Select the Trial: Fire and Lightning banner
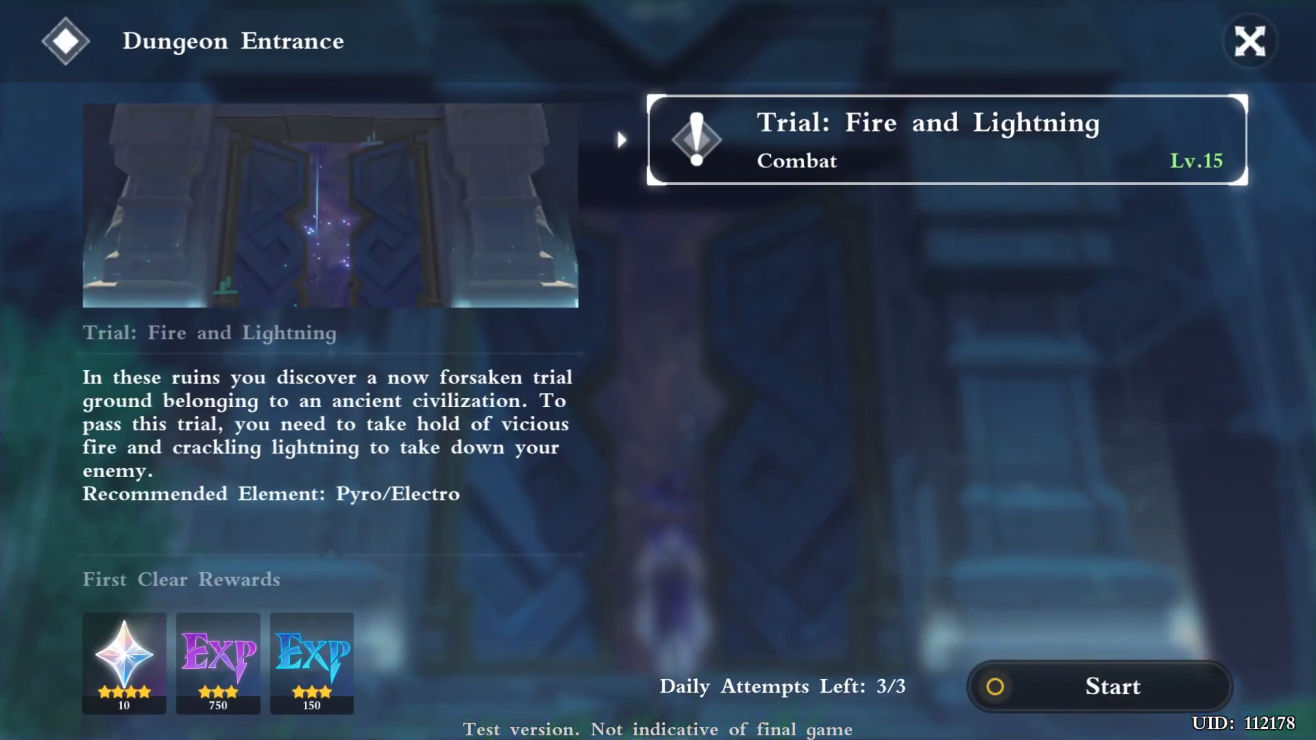The width and height of the screenshot is (1316, 740). (x=947, y=140)
